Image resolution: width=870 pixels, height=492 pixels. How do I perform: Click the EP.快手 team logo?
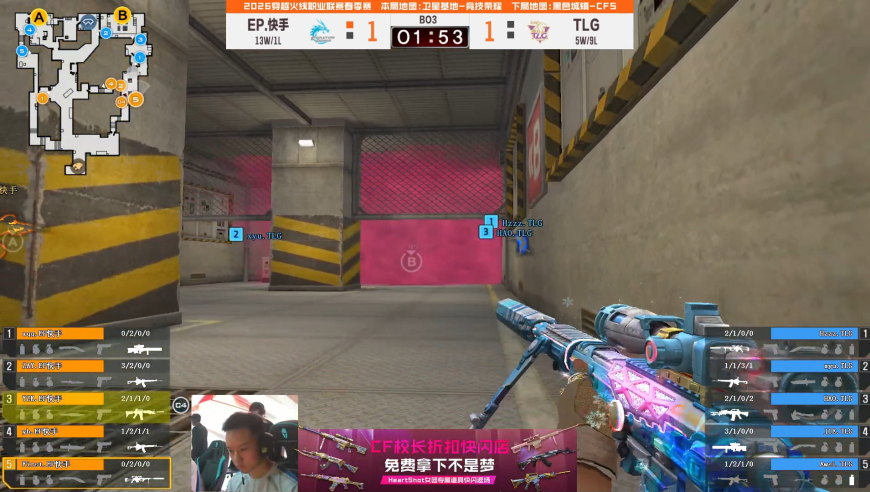point(320,31)
